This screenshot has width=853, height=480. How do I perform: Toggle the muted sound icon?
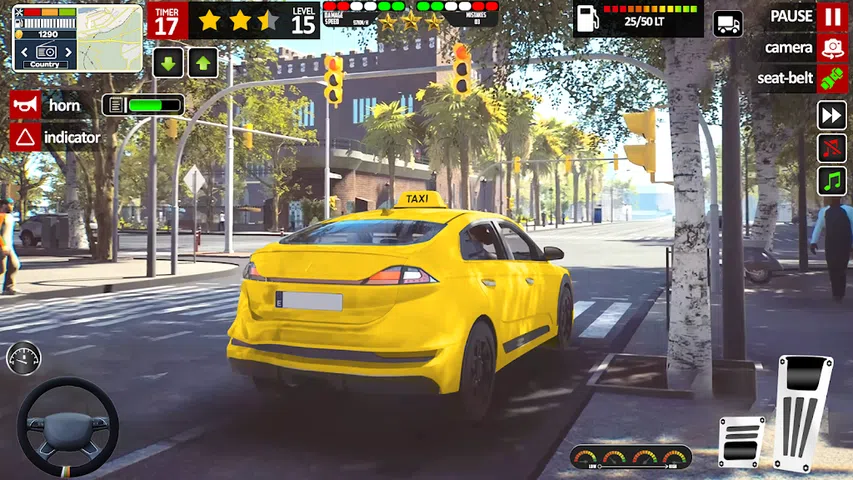coord(831,148)
